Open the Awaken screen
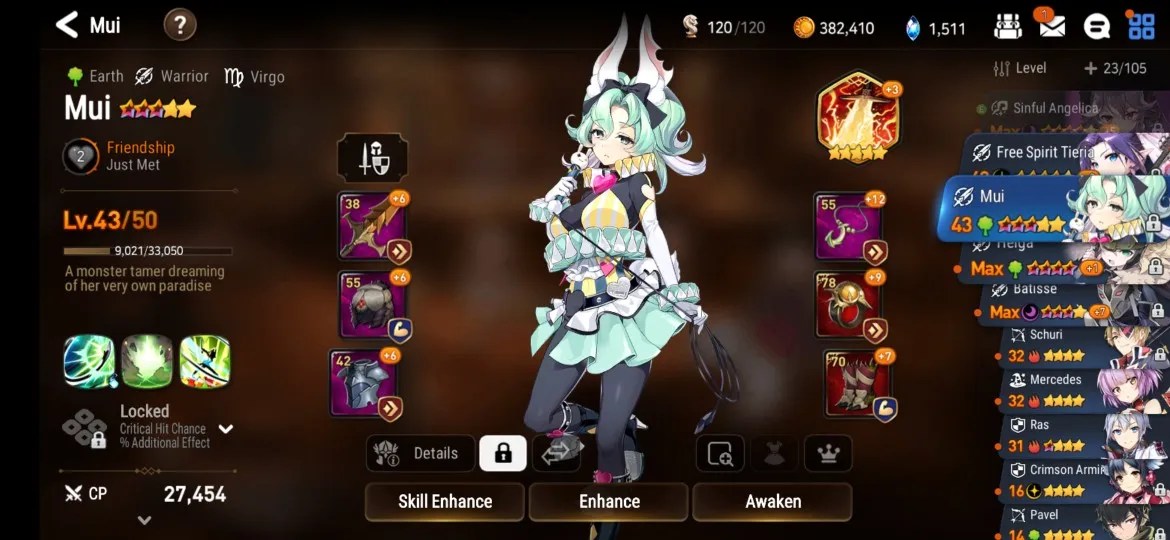This screenshot has height=540, width=1170. click(772, 501)
